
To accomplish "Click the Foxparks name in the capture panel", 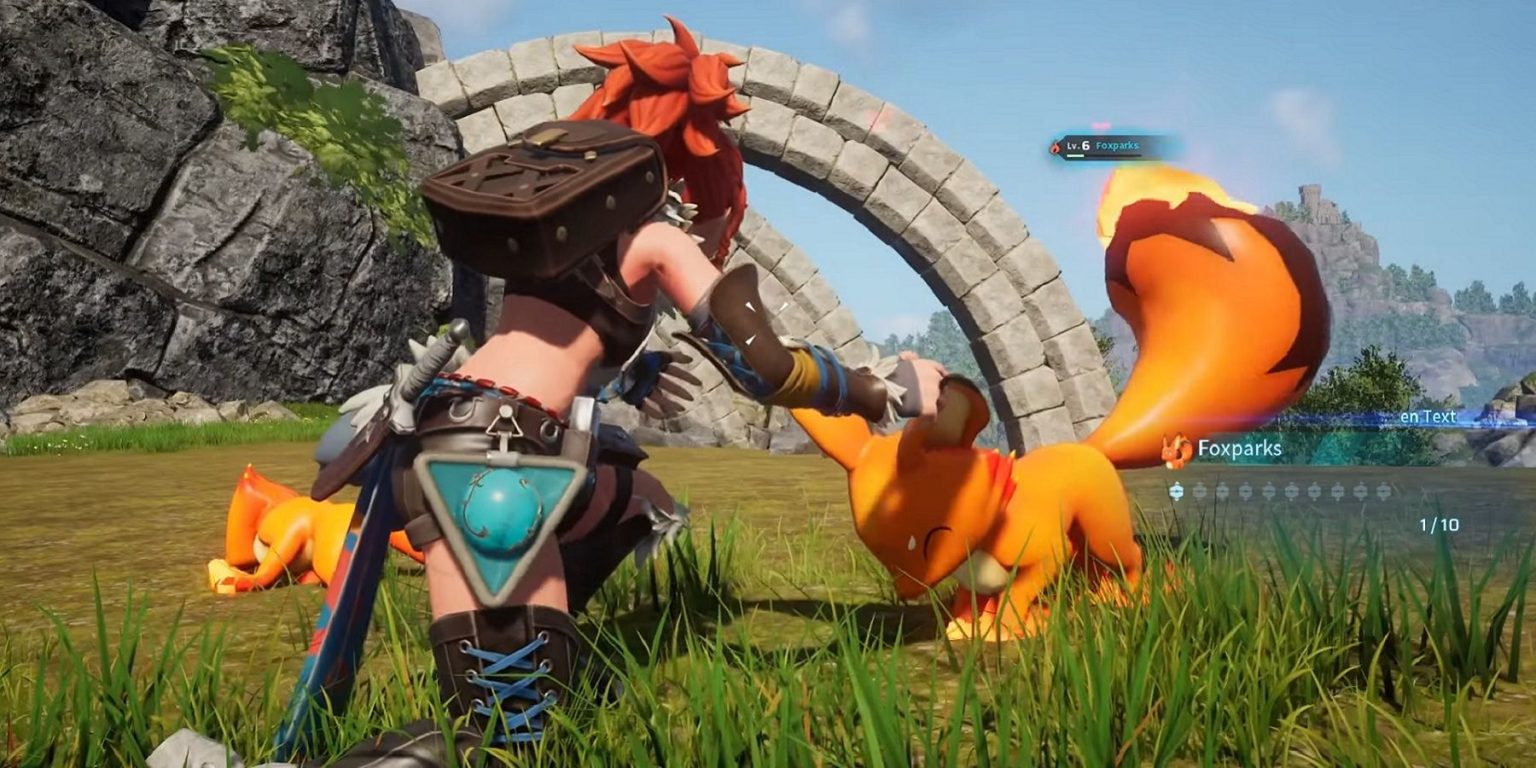I will (1240, 449).
